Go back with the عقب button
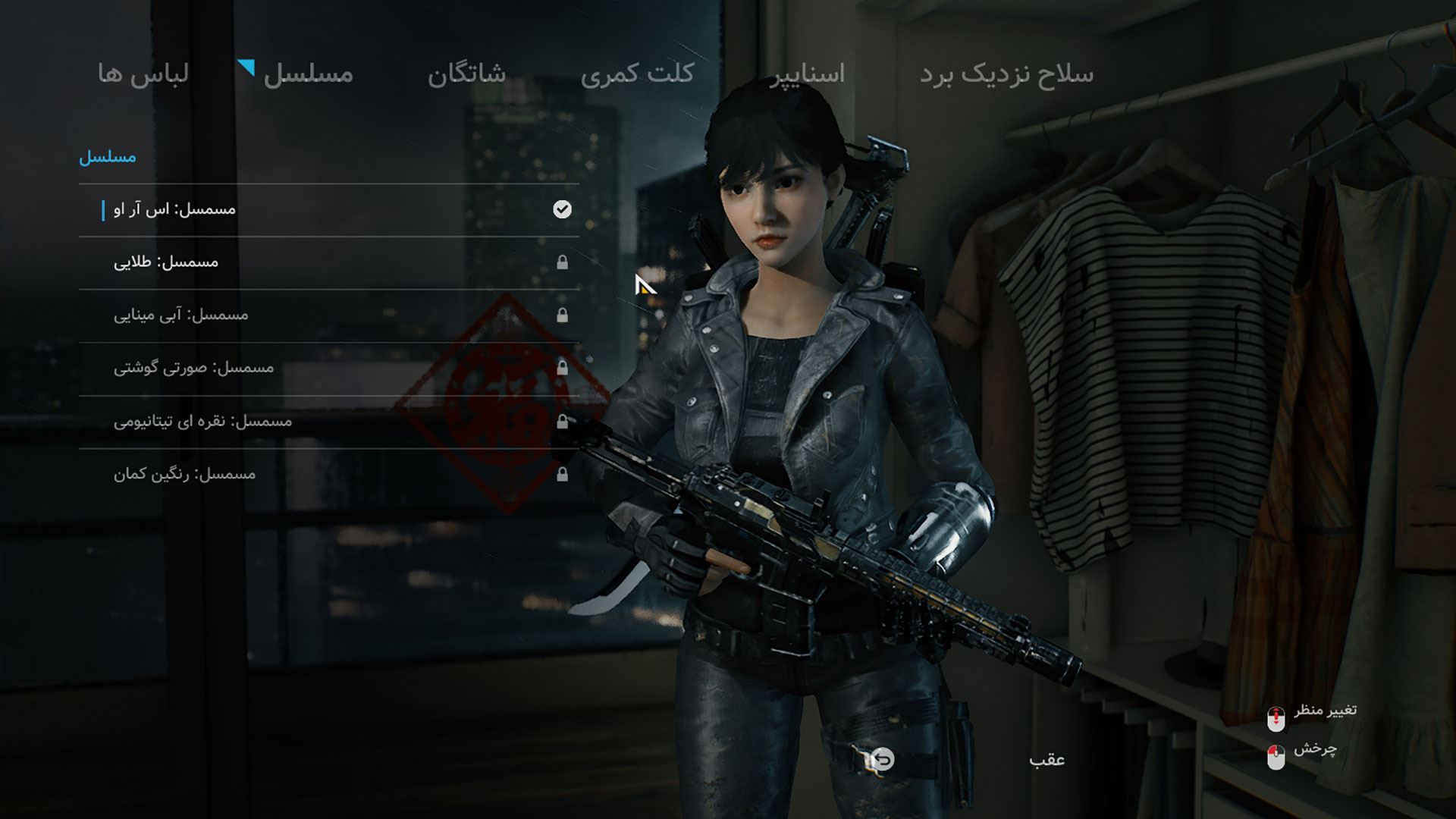The image size is (1456, 819). tap(1046, 759)
